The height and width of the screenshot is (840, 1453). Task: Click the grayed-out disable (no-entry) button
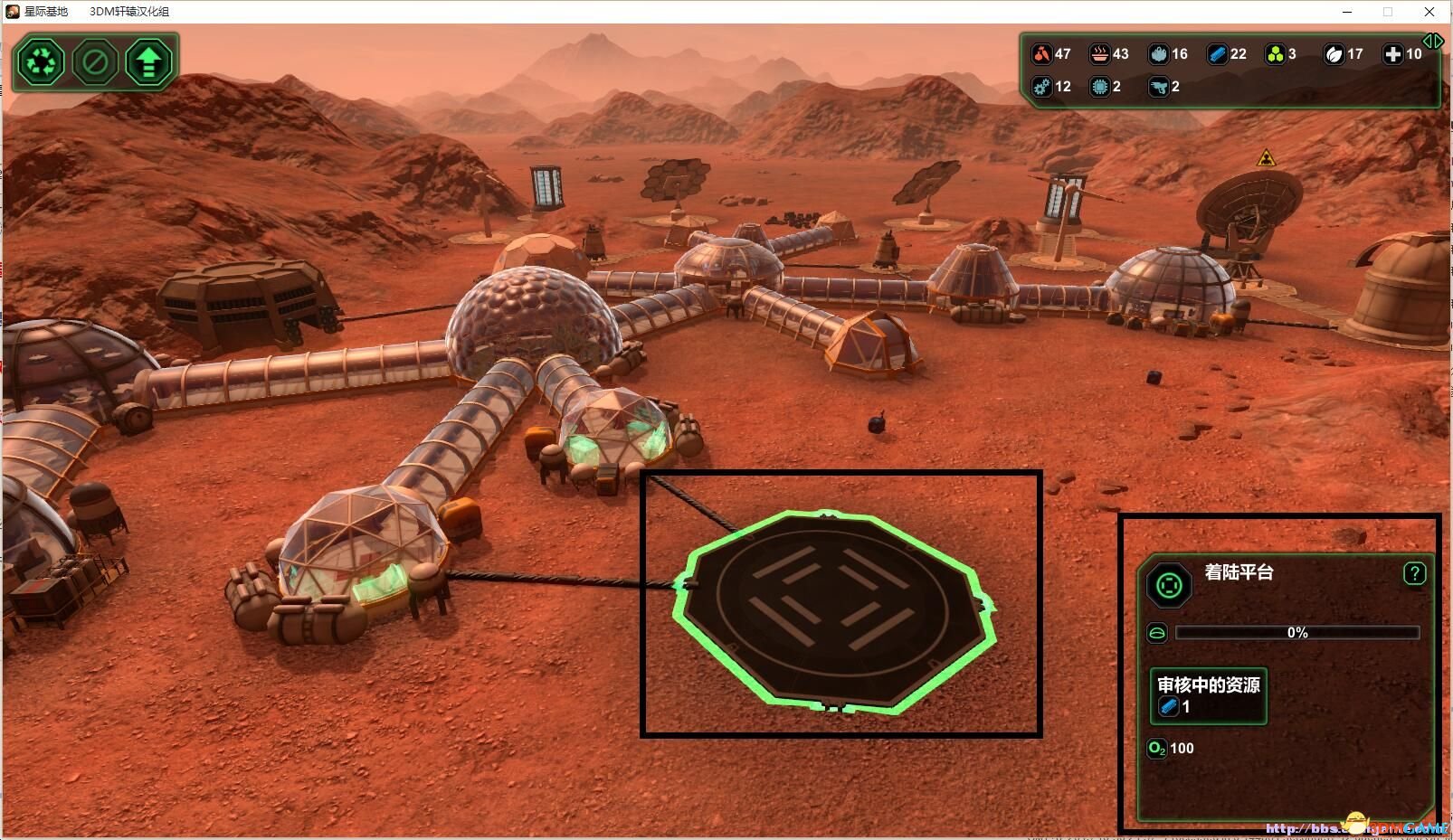(95, 62)
